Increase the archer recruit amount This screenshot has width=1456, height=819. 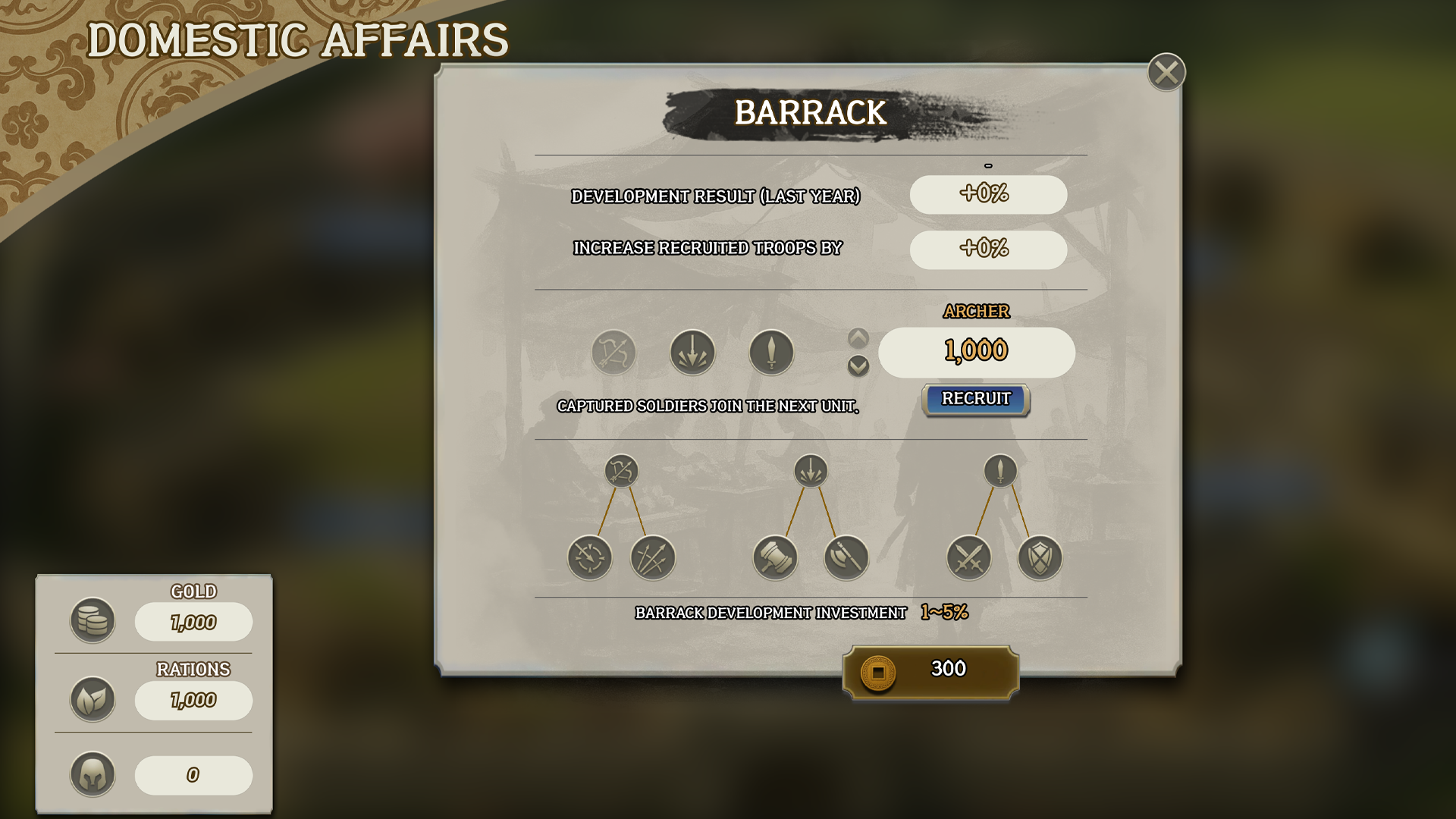coord(858,337)
